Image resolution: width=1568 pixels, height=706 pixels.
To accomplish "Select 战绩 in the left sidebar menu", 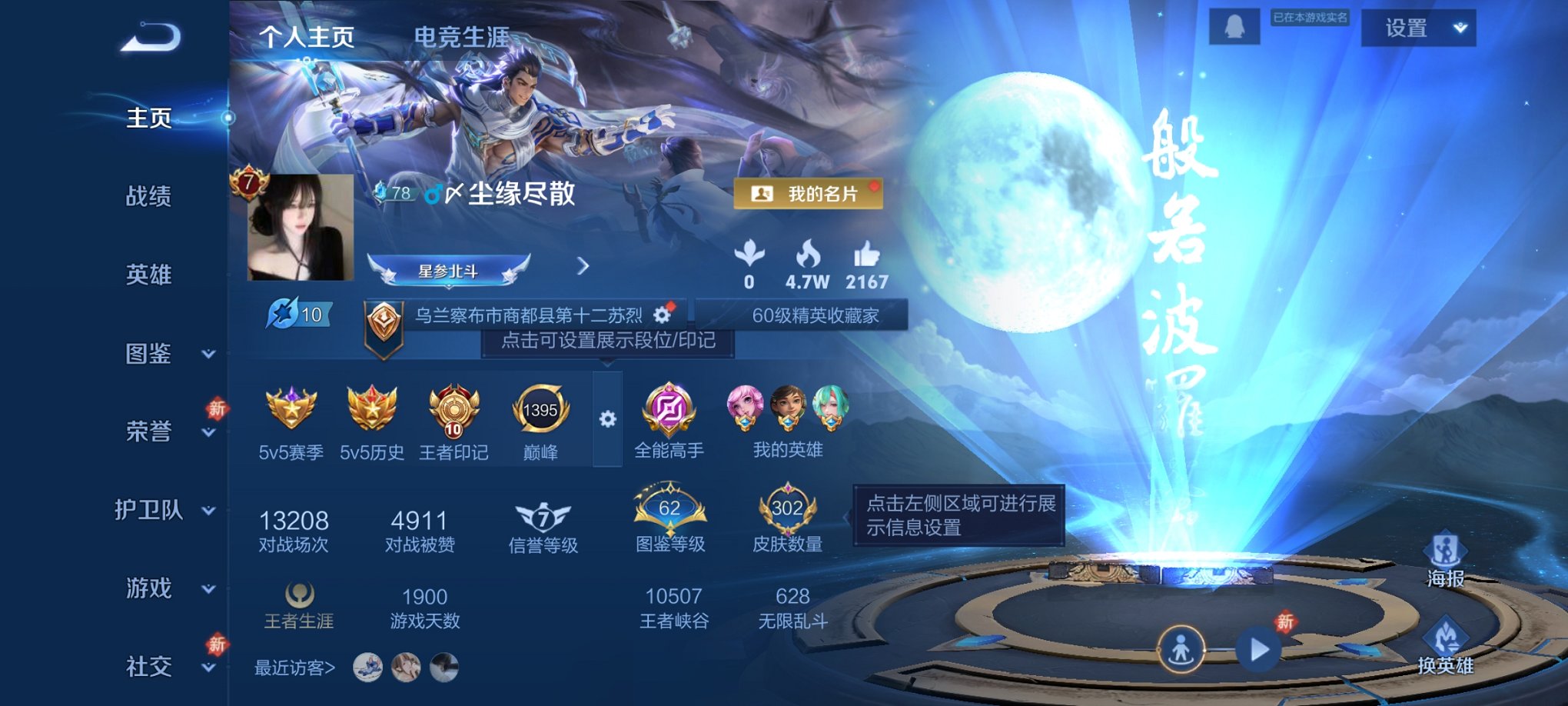I will pos(148,197).
